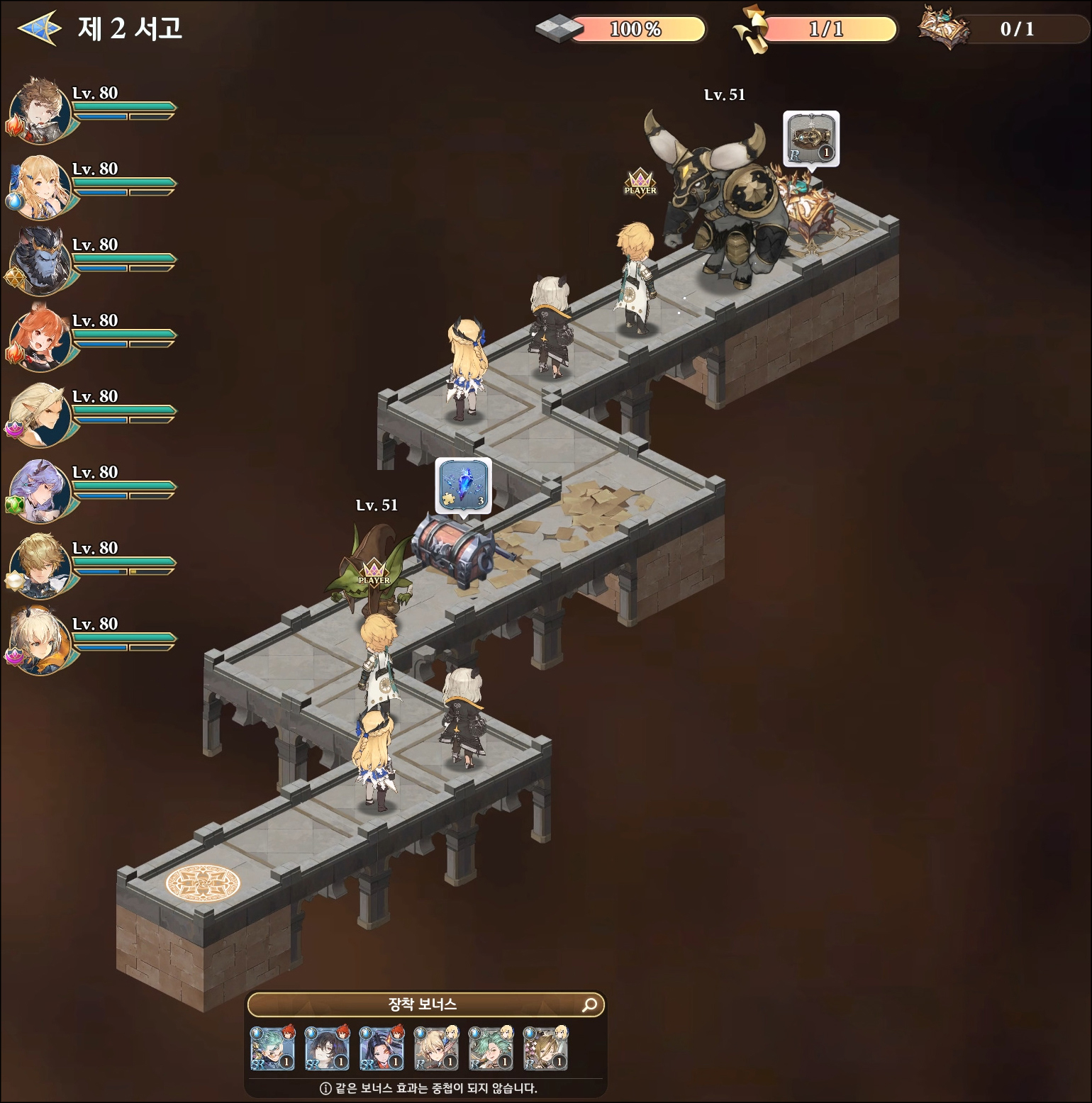1092x1103 pixels.
Task: Choose the lavender-haired green-gem portrait
Action: (x=41, y=491)
